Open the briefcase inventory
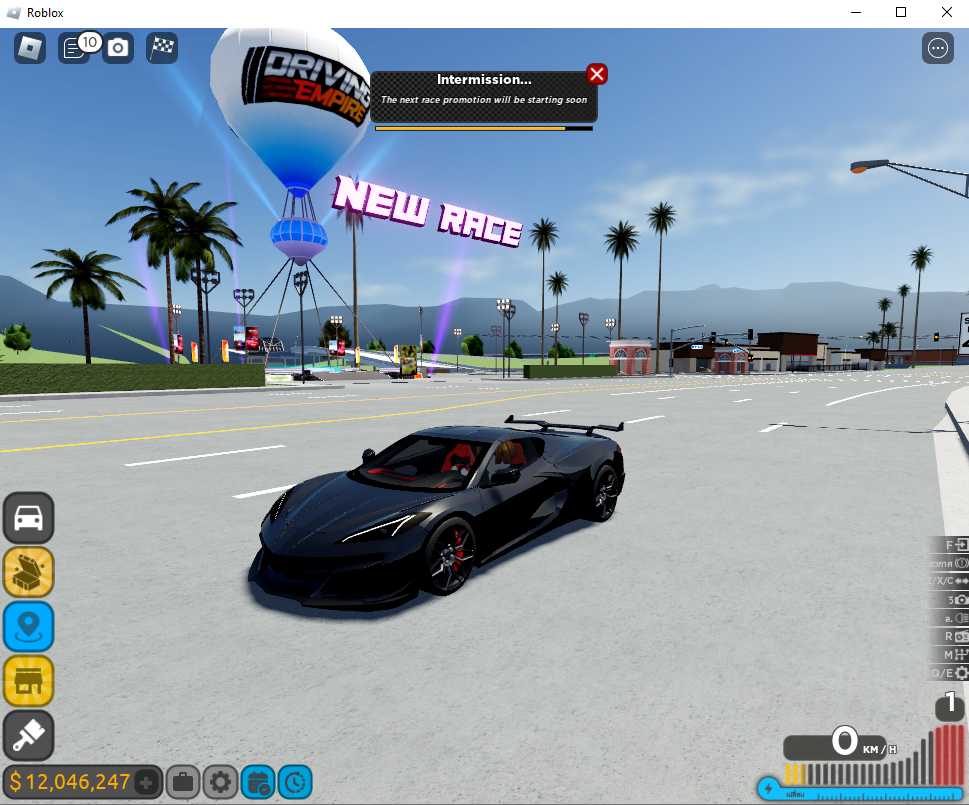 pyautogui.click(x=183, y=782)
